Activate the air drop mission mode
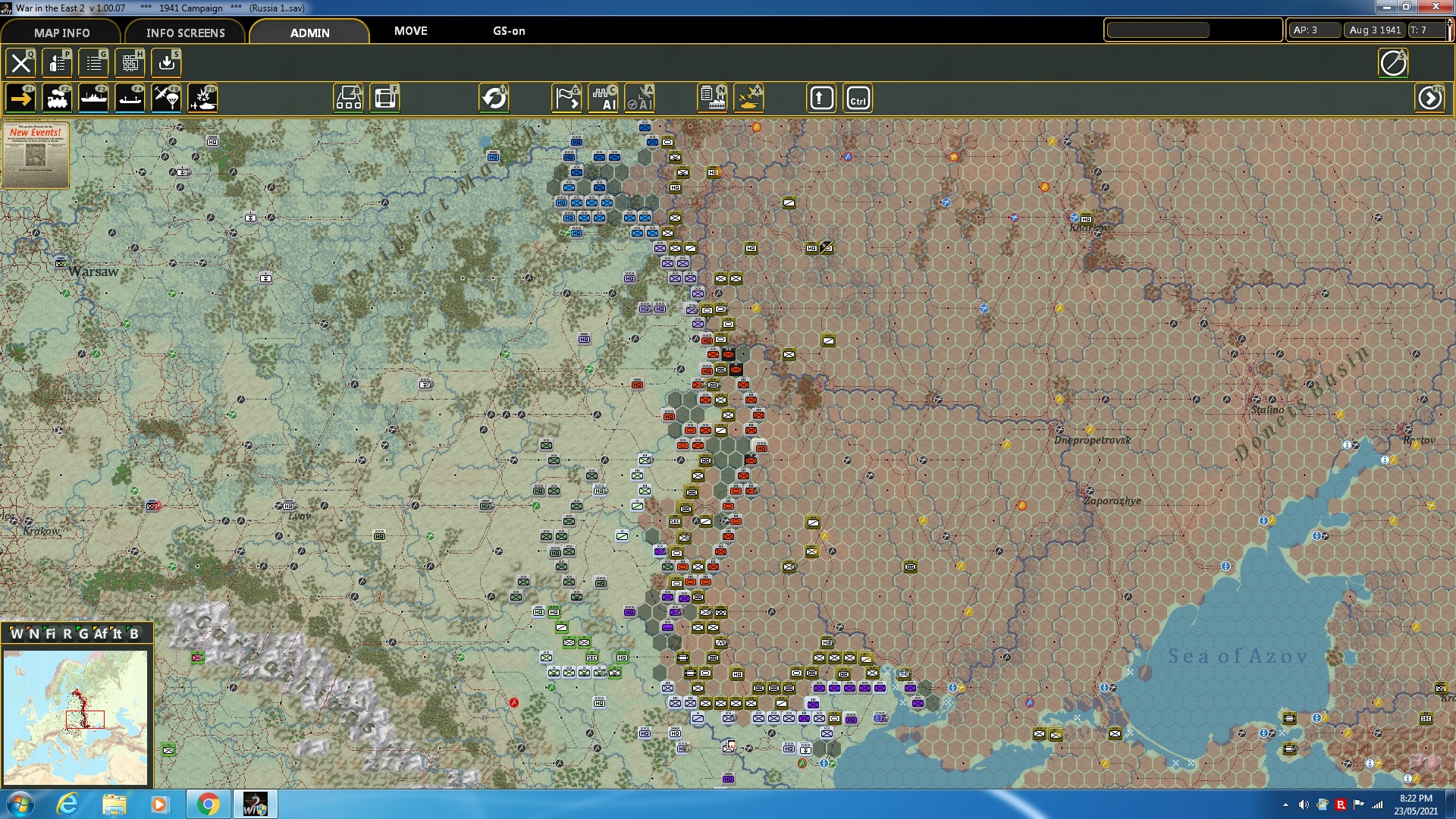1456x819 pixels. [x=165, y=99]
